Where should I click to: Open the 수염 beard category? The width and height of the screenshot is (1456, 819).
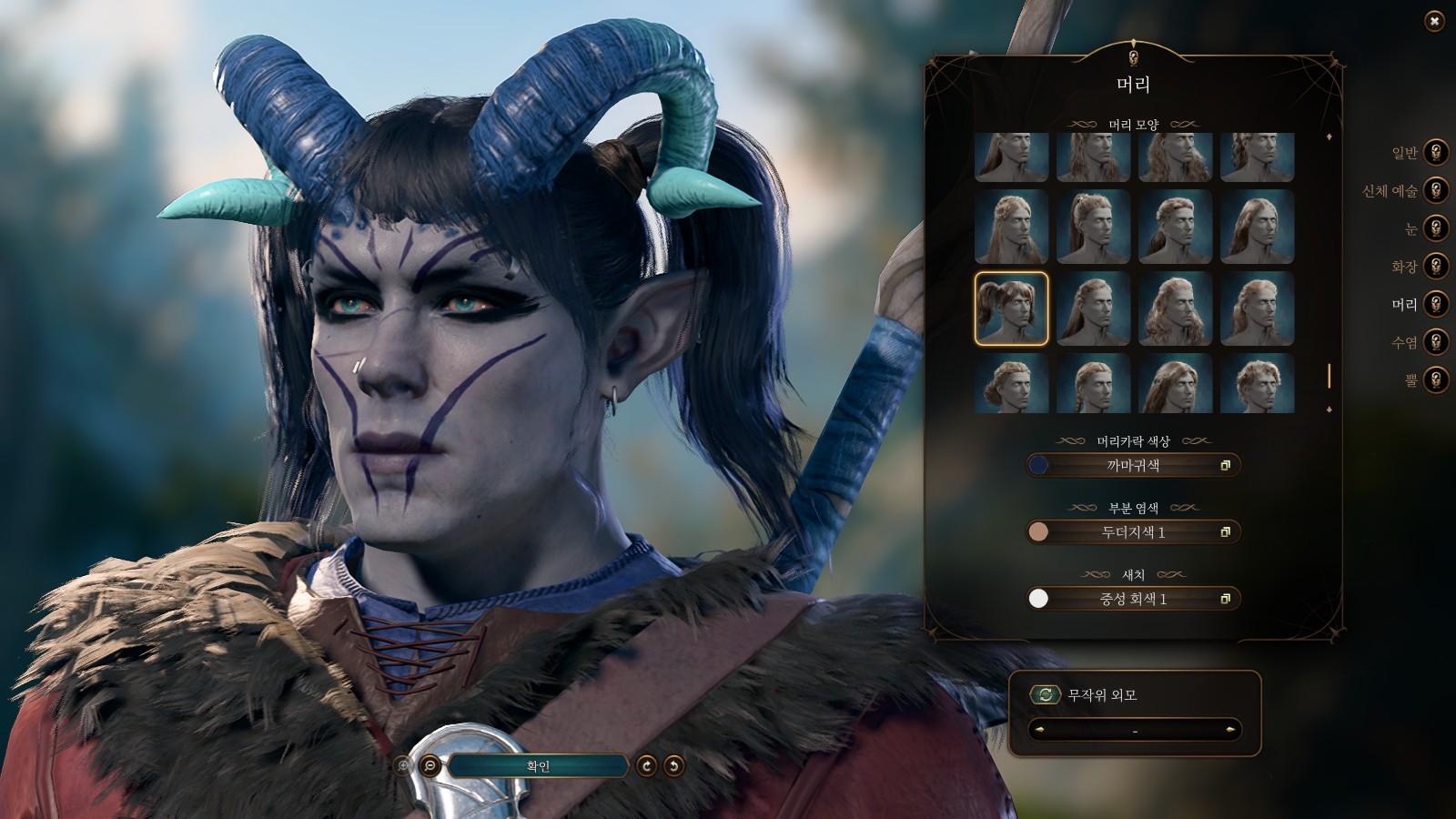click(1435, 342)
